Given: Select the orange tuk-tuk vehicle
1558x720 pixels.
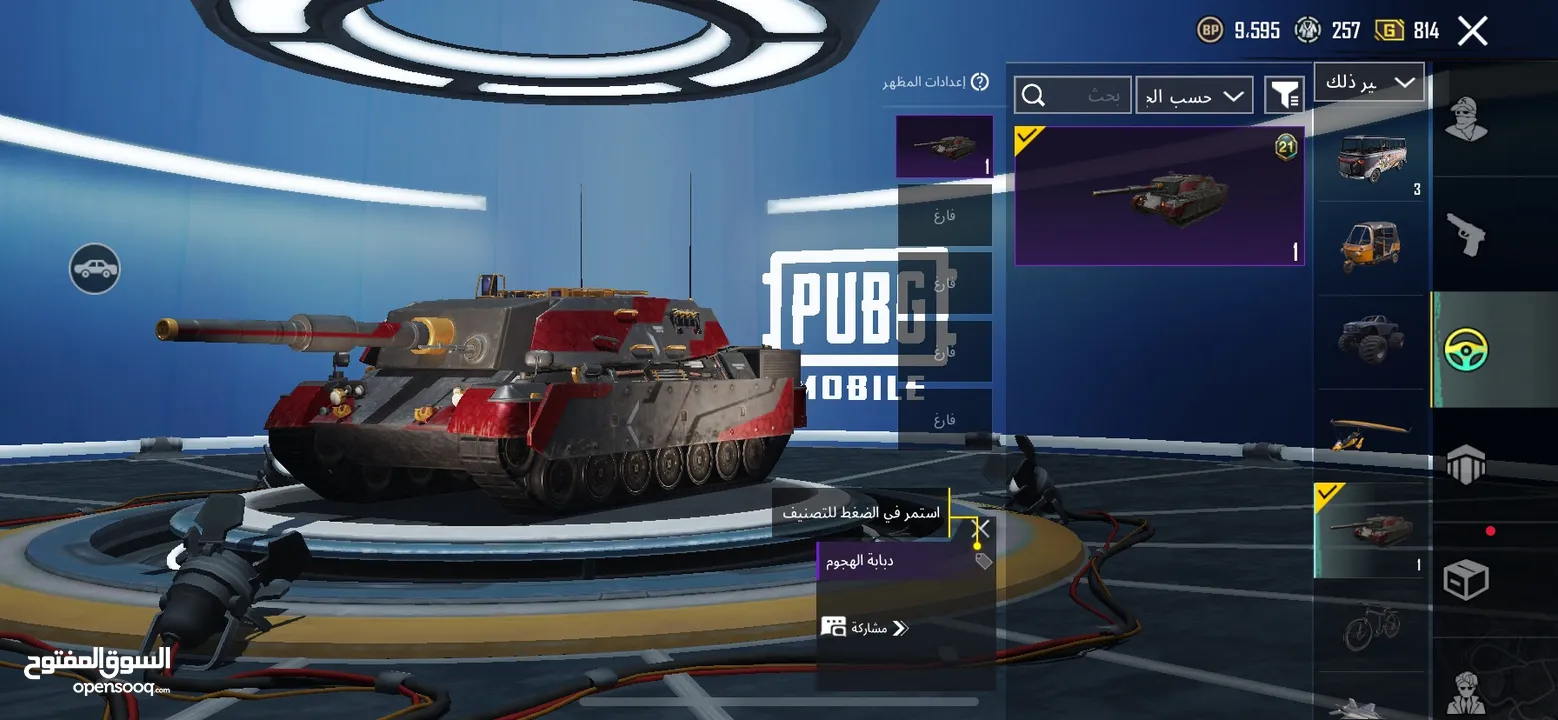Looking at the screenshot, I should tap(1372, 246).
